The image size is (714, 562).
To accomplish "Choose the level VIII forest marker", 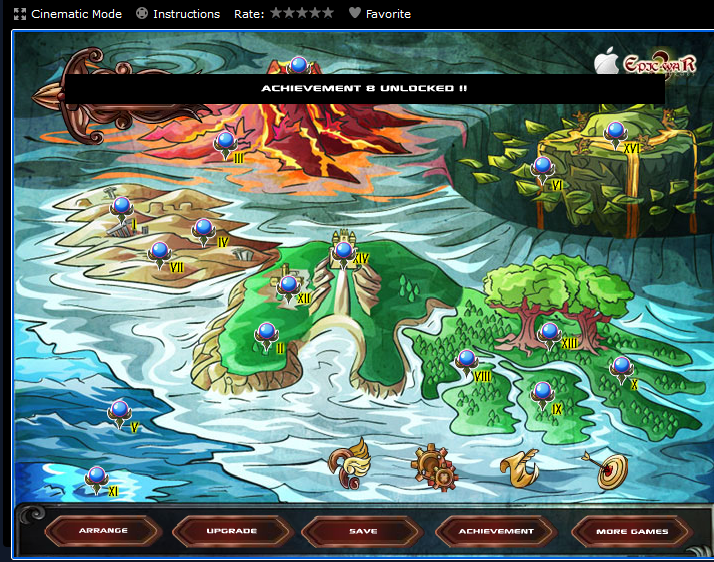I will (x=466, y=361).
